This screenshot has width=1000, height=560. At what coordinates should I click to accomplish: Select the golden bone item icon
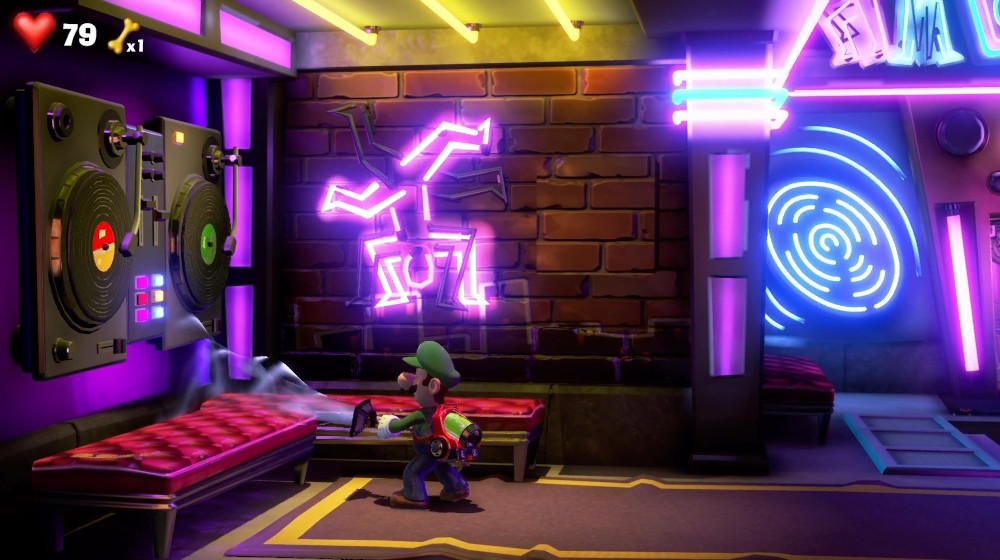(x=122, y=34)
